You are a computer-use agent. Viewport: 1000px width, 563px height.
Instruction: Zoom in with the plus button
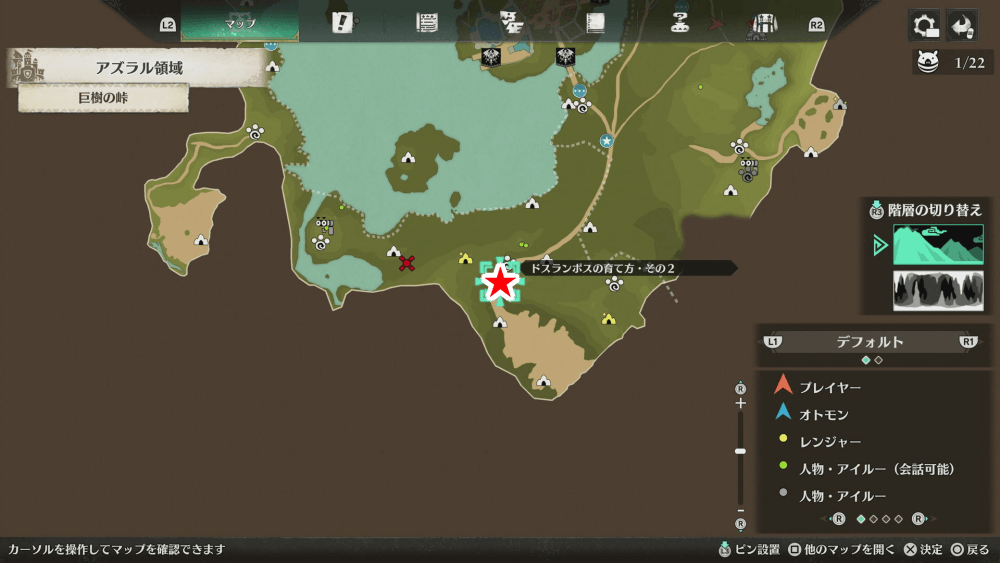coord(740,403)
